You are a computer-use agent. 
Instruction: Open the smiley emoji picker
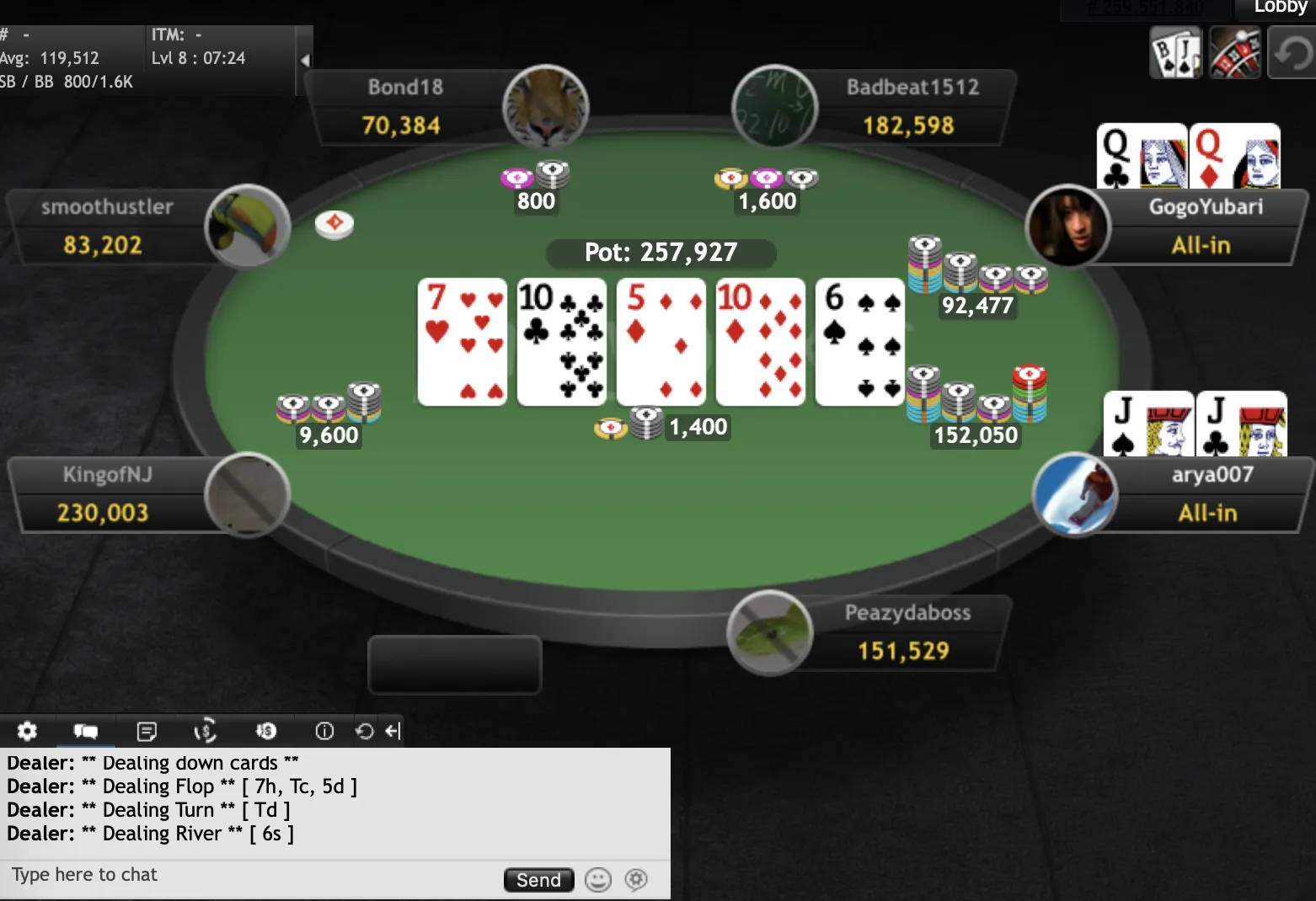point(598,880)
